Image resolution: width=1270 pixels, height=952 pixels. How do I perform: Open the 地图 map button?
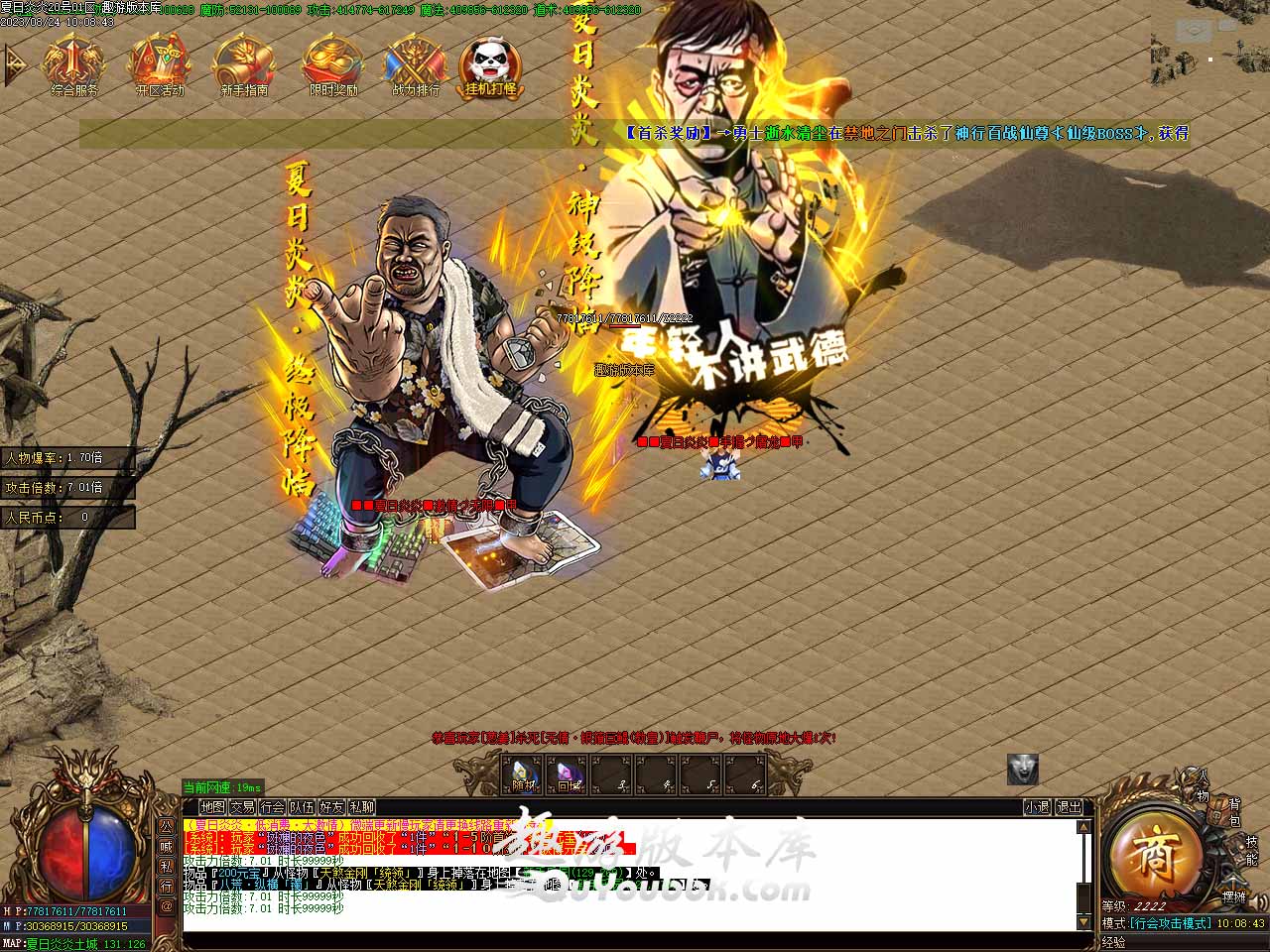point(212,807)
